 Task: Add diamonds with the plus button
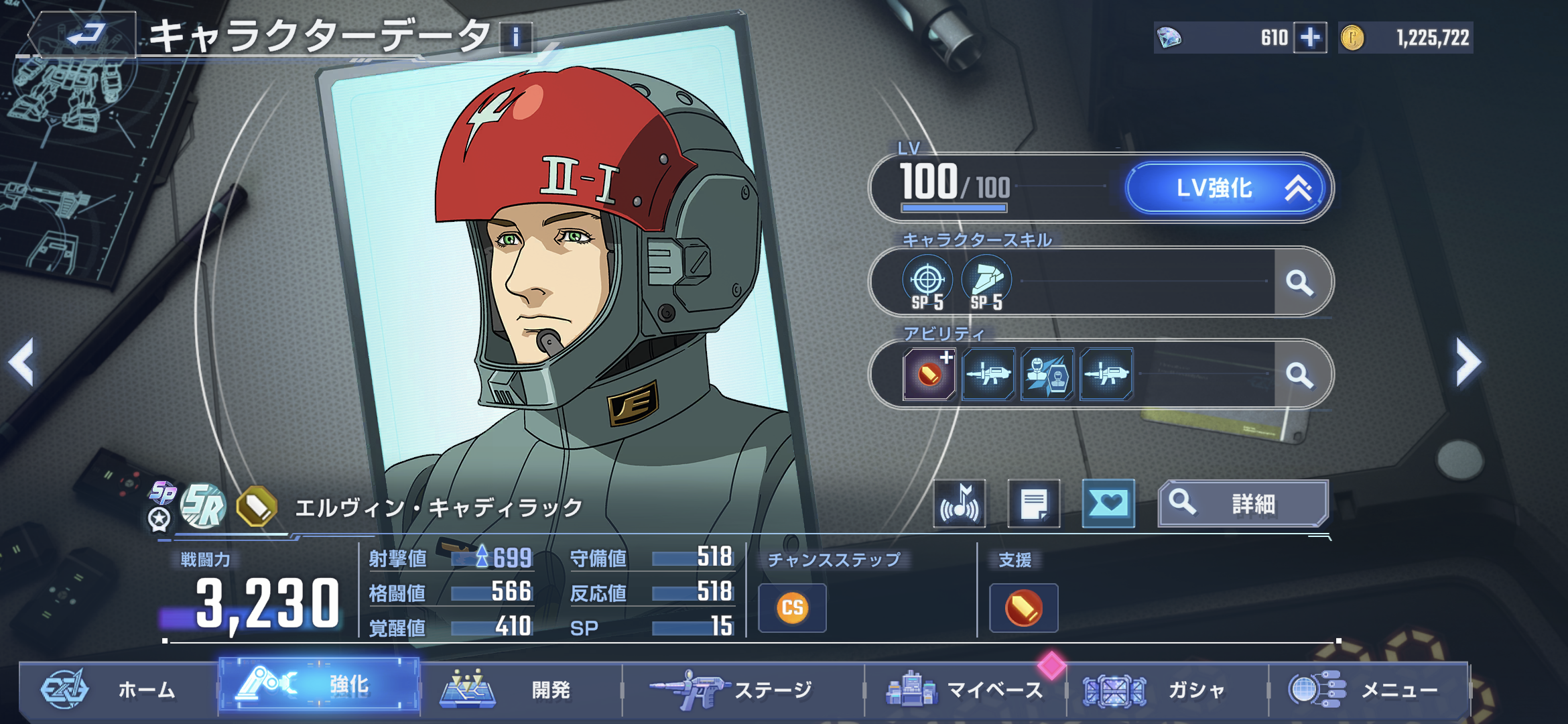click(x=1310, y=38)
